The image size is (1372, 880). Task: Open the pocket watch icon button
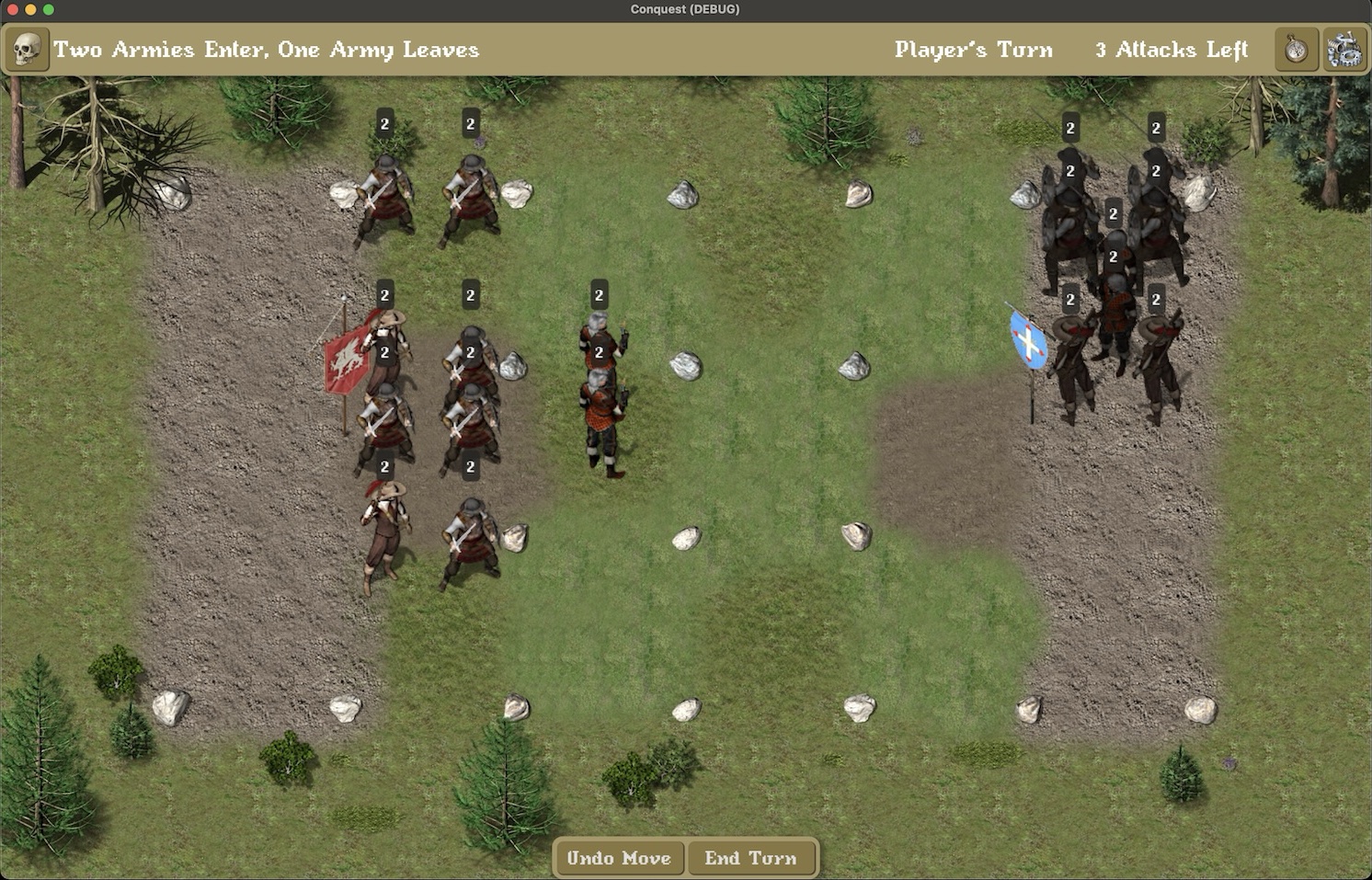coord(1296,49)
